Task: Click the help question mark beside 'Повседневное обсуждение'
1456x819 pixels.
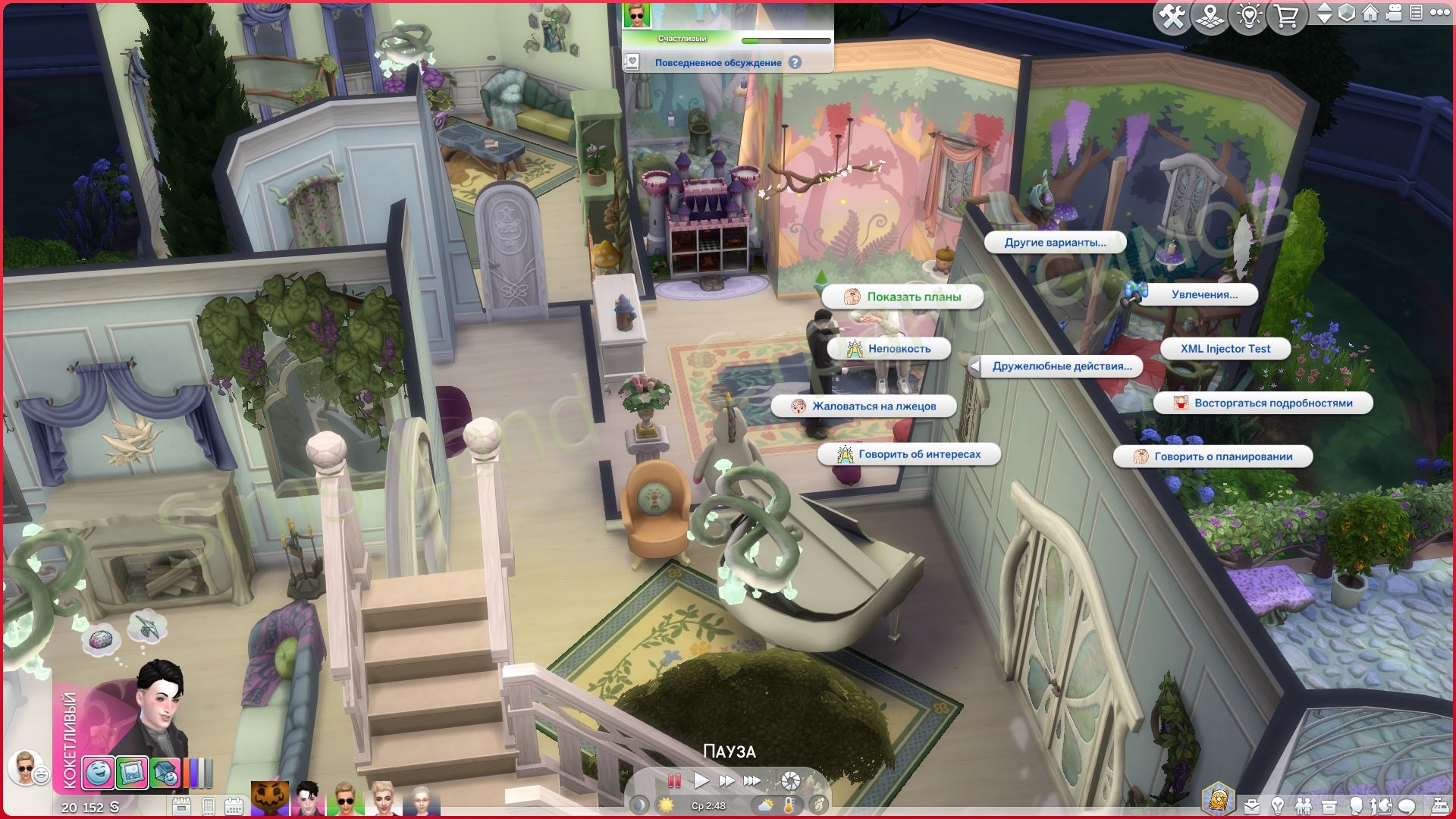Action: pyautogui.click(x=795, y=63)
